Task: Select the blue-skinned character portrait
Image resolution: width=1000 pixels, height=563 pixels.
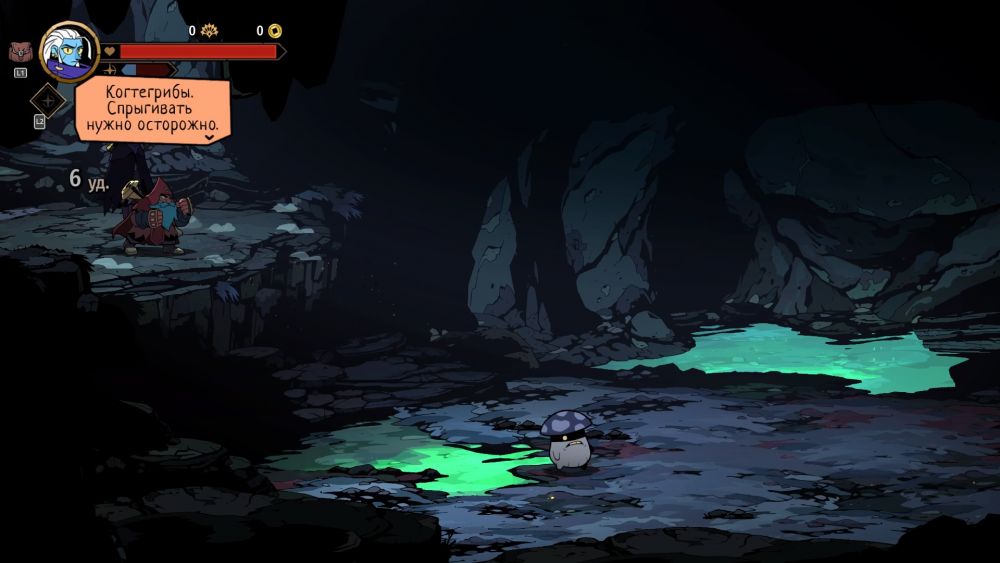Action: coord(68,50)
